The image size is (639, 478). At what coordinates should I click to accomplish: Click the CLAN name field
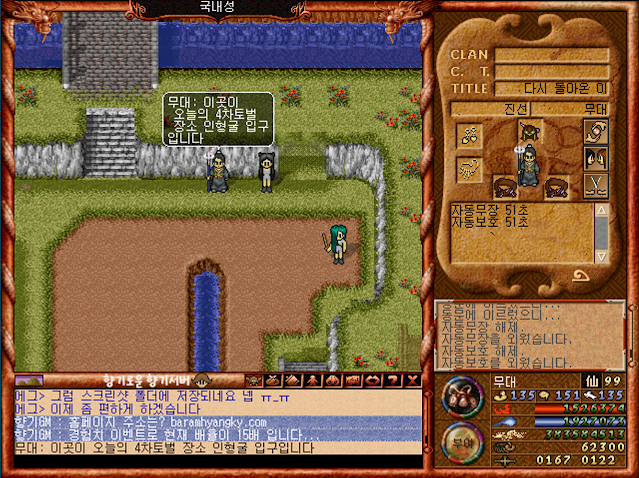point(552,54)
